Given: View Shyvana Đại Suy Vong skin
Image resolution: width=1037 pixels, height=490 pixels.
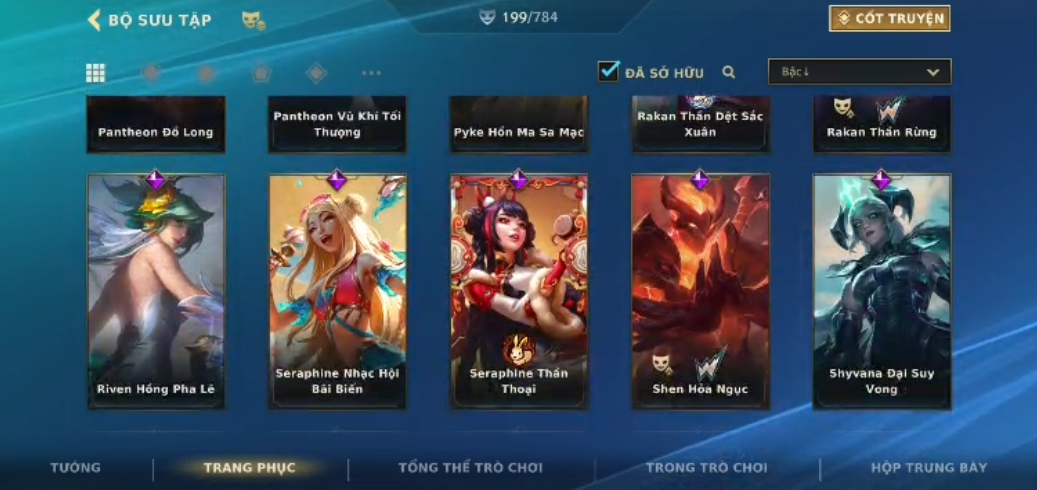Looking at the screenshot, I should 881,291.
